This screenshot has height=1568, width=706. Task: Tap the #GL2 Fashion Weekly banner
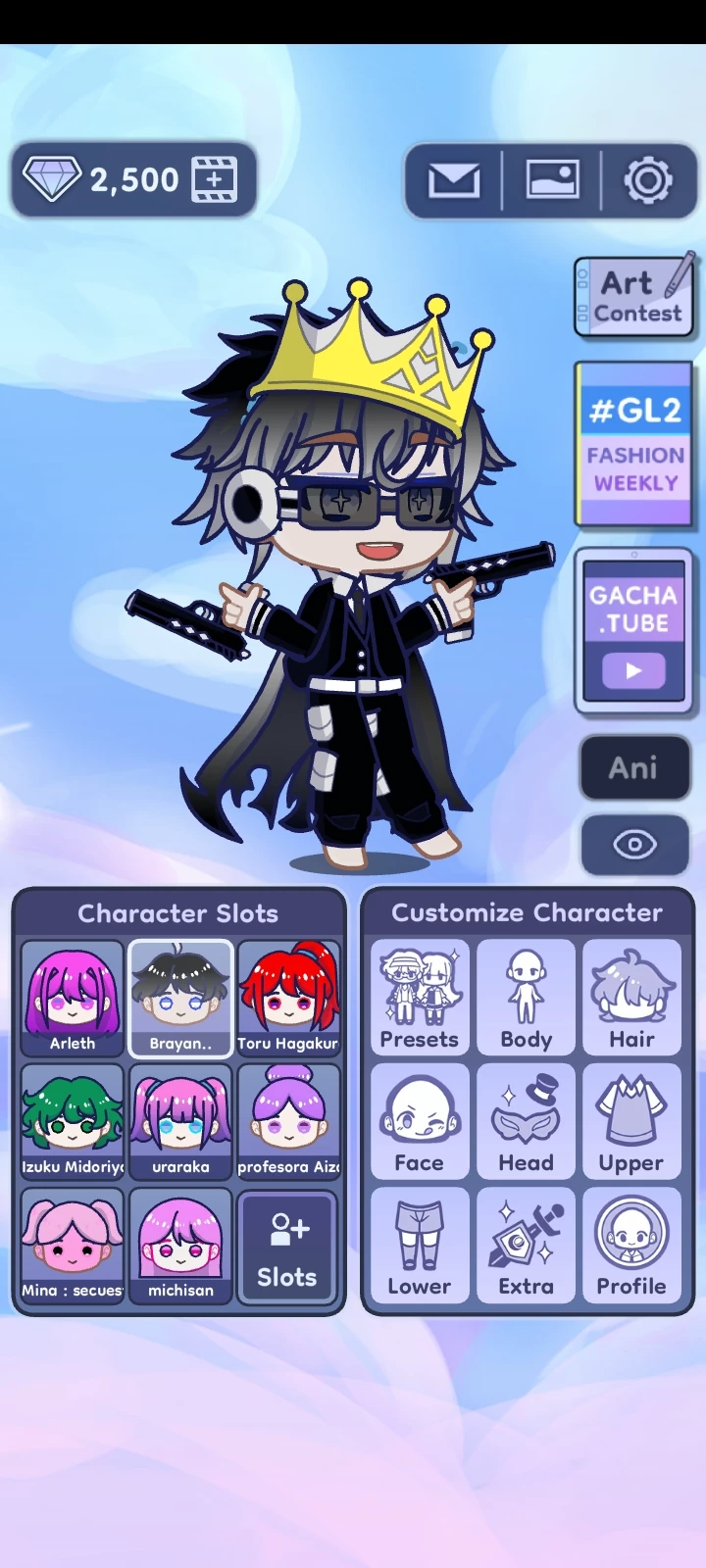634,444
